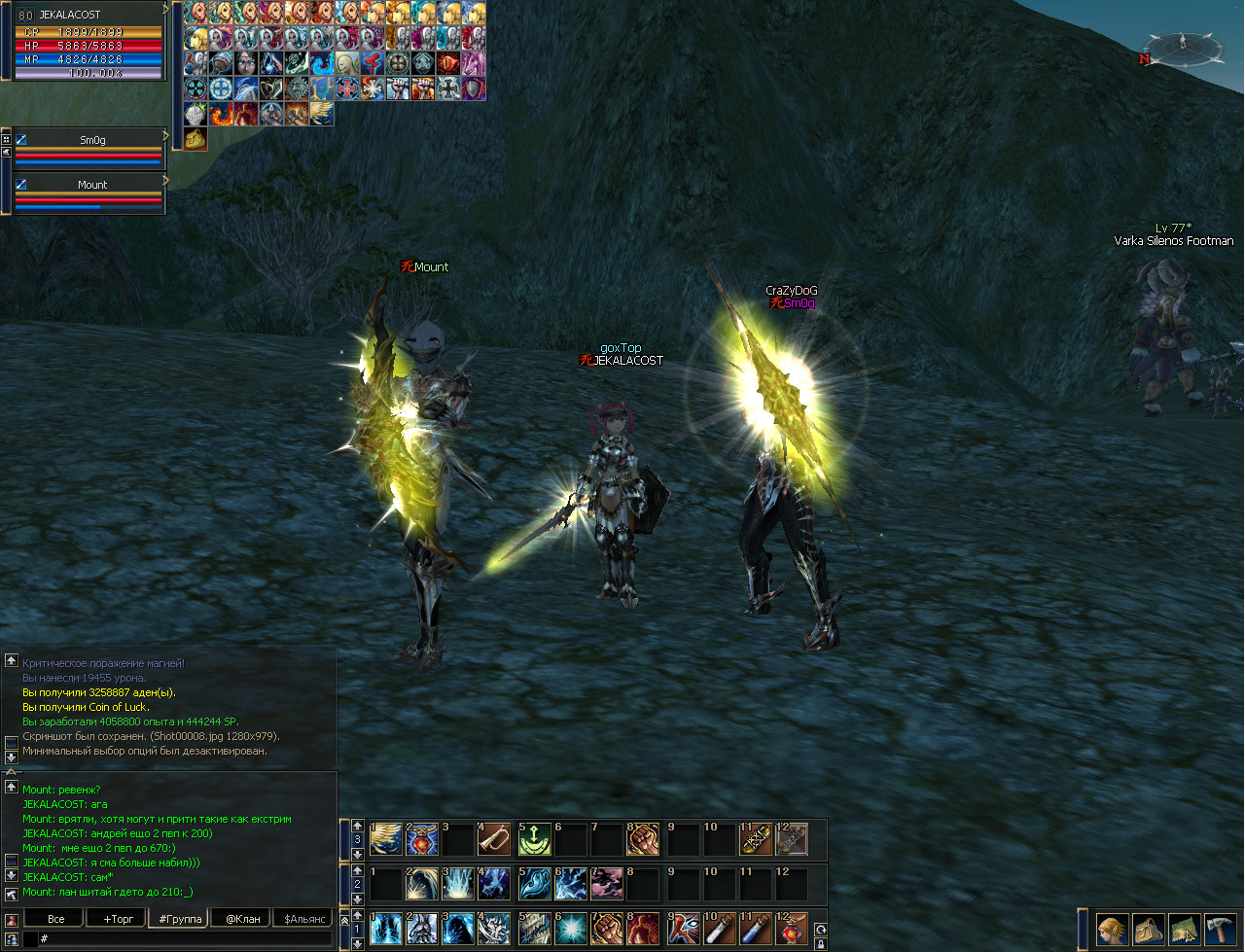Viewport: 1245px width, 952px height.
Task: Use the trumpet horn item on hotbar 3
Action: (x=494, y=839)
